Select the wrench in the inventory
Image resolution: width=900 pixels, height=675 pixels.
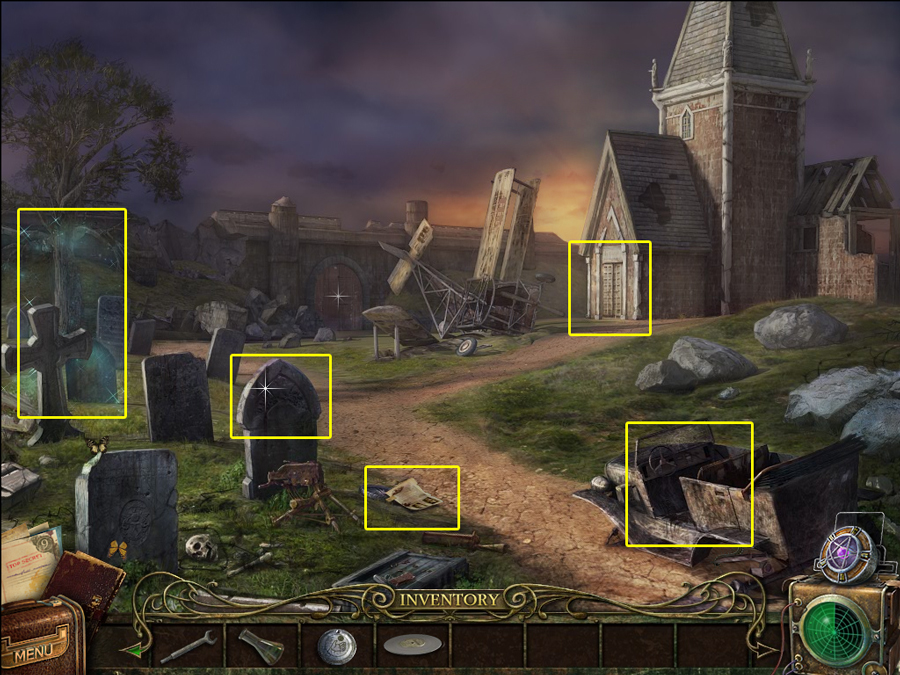188,646
